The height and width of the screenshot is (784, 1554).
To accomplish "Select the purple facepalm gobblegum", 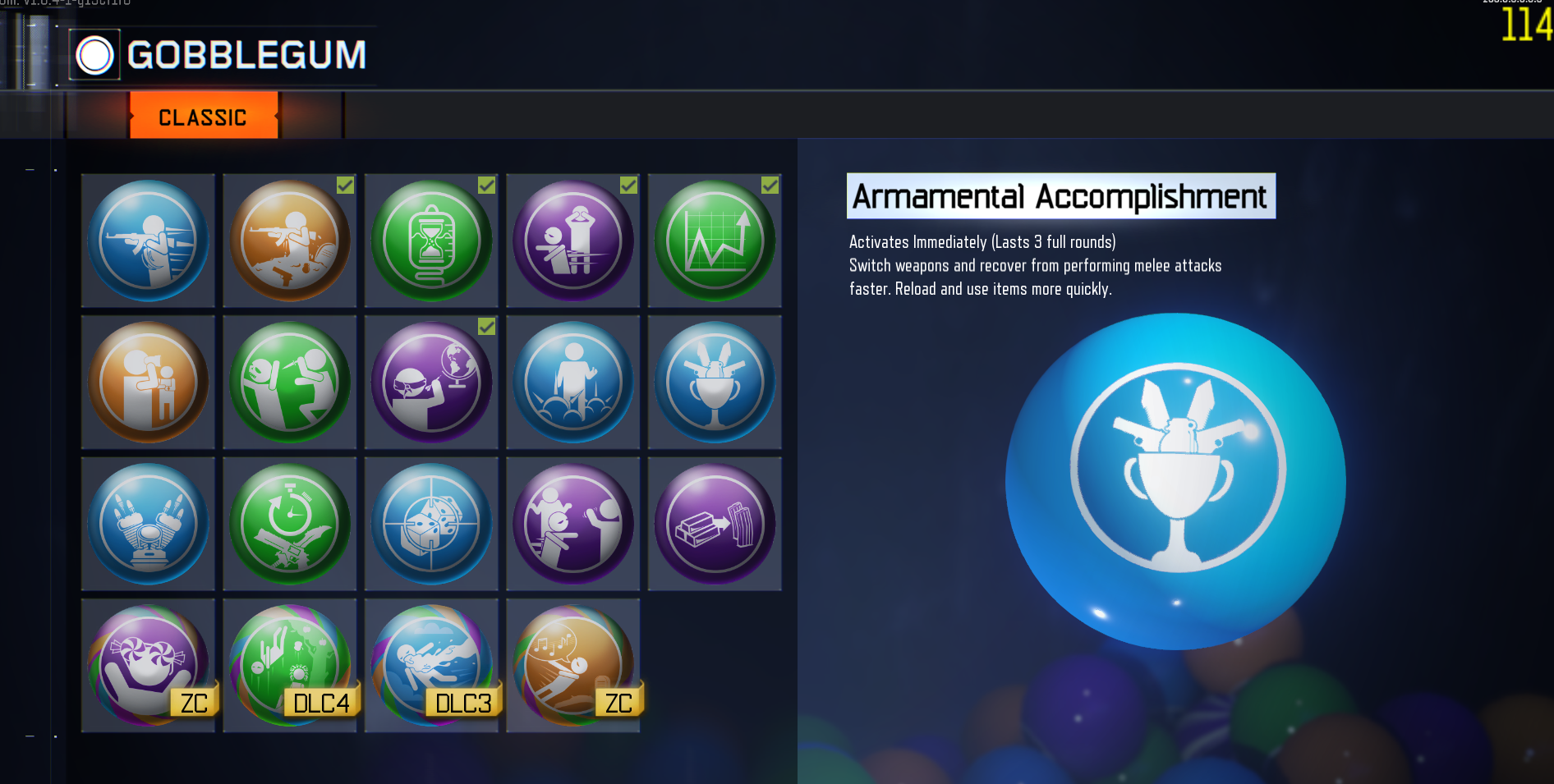I will click(572, 241).
